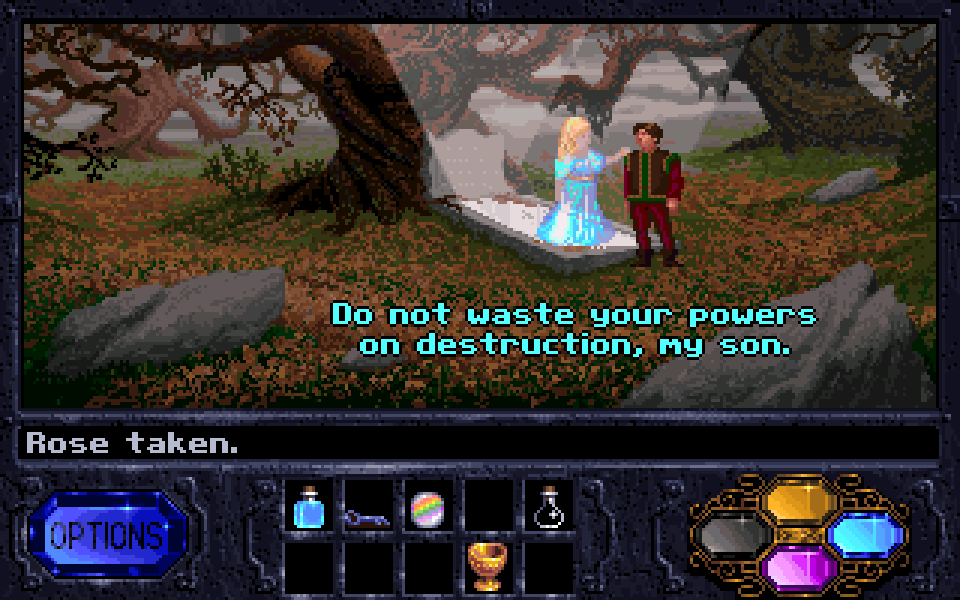
Task: Open the Options menu
Action: (107, 534)
